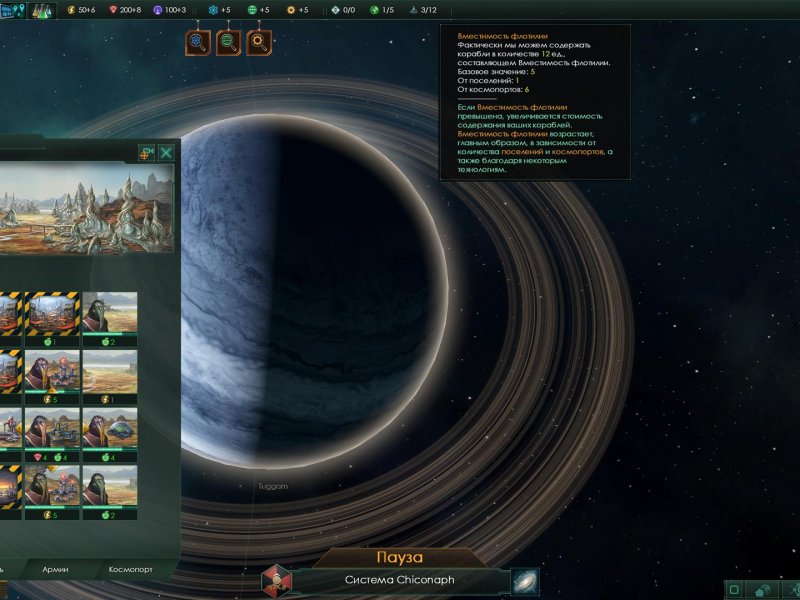Click the red hexagon emblem beside system name
The height and width of the screenshot is (600, 800).
276,580
